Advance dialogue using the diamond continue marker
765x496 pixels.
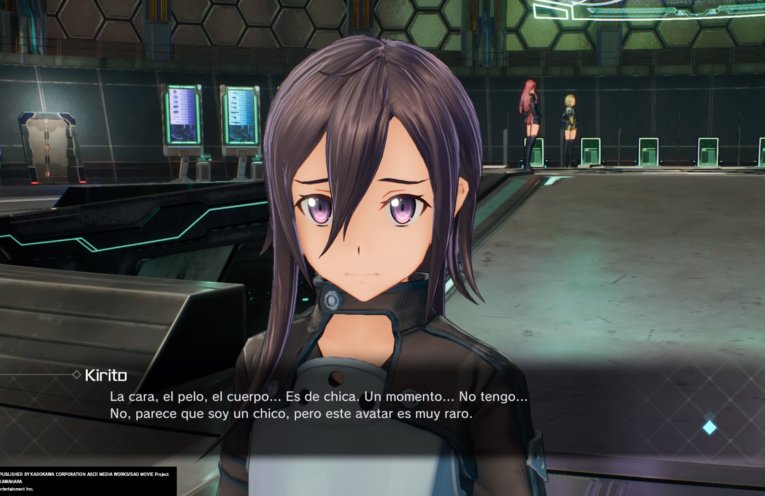tap(709, 427)
